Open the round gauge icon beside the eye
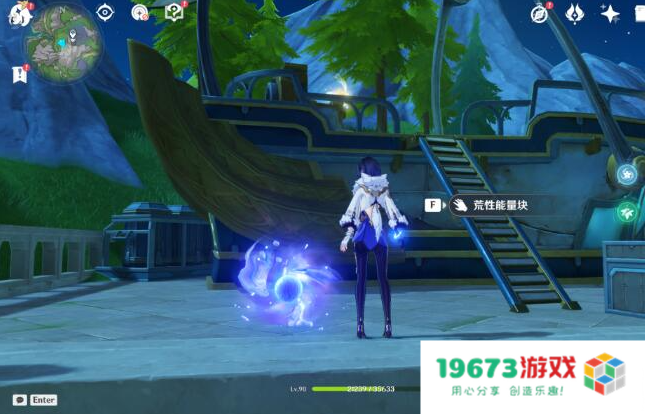This screenshot has width=645, height=414. click(x=140, y=12)
